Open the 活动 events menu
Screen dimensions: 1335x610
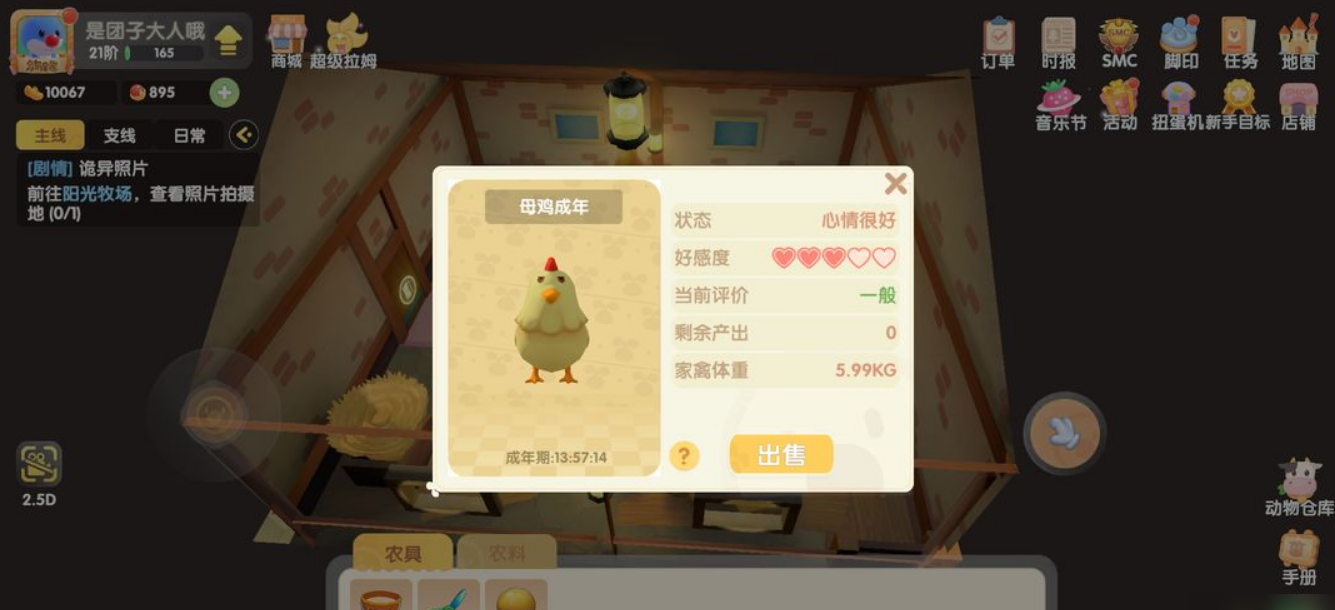(x=1120, y=104)
